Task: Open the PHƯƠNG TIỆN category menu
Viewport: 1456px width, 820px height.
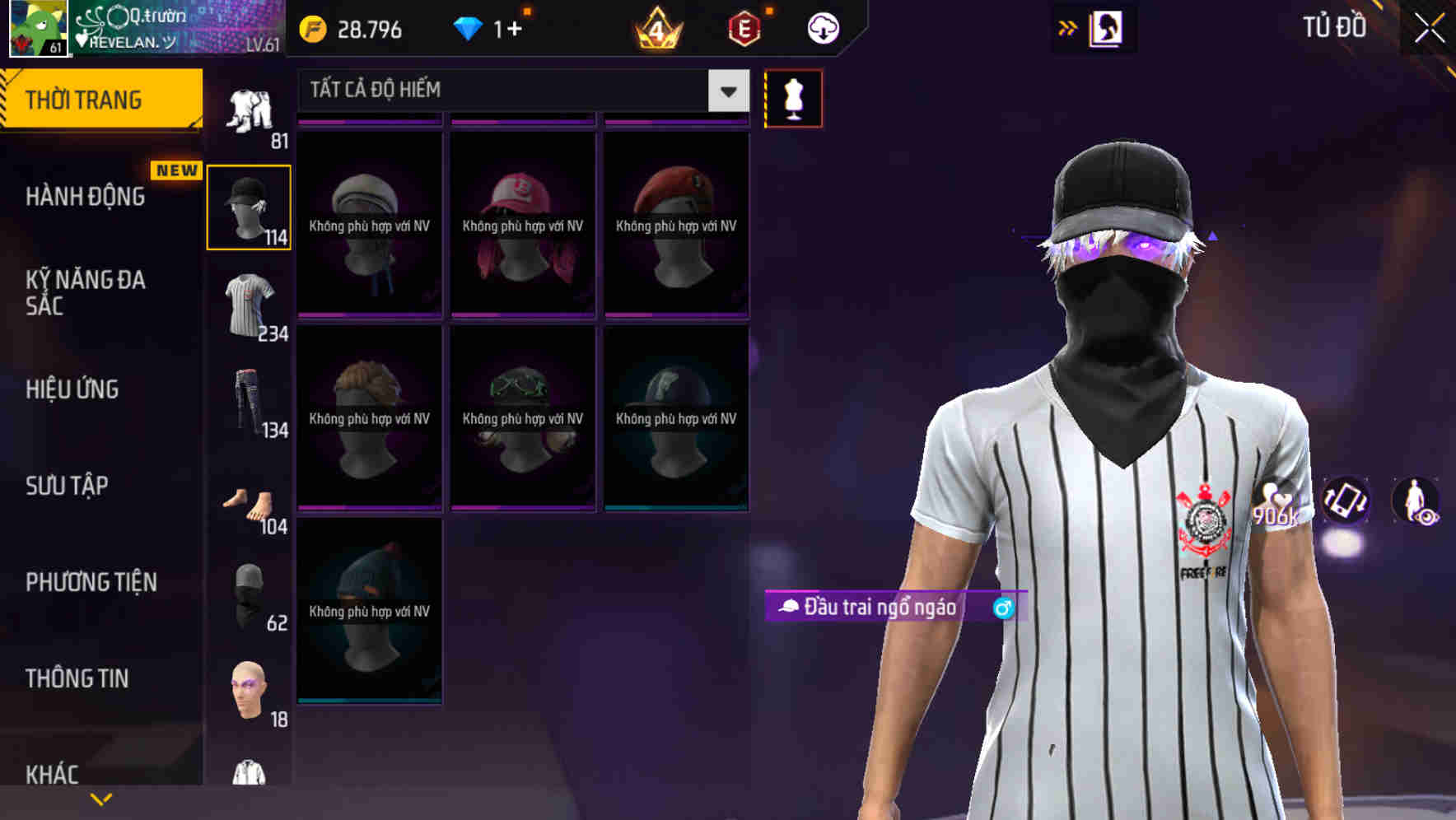Action: [91, 581]
